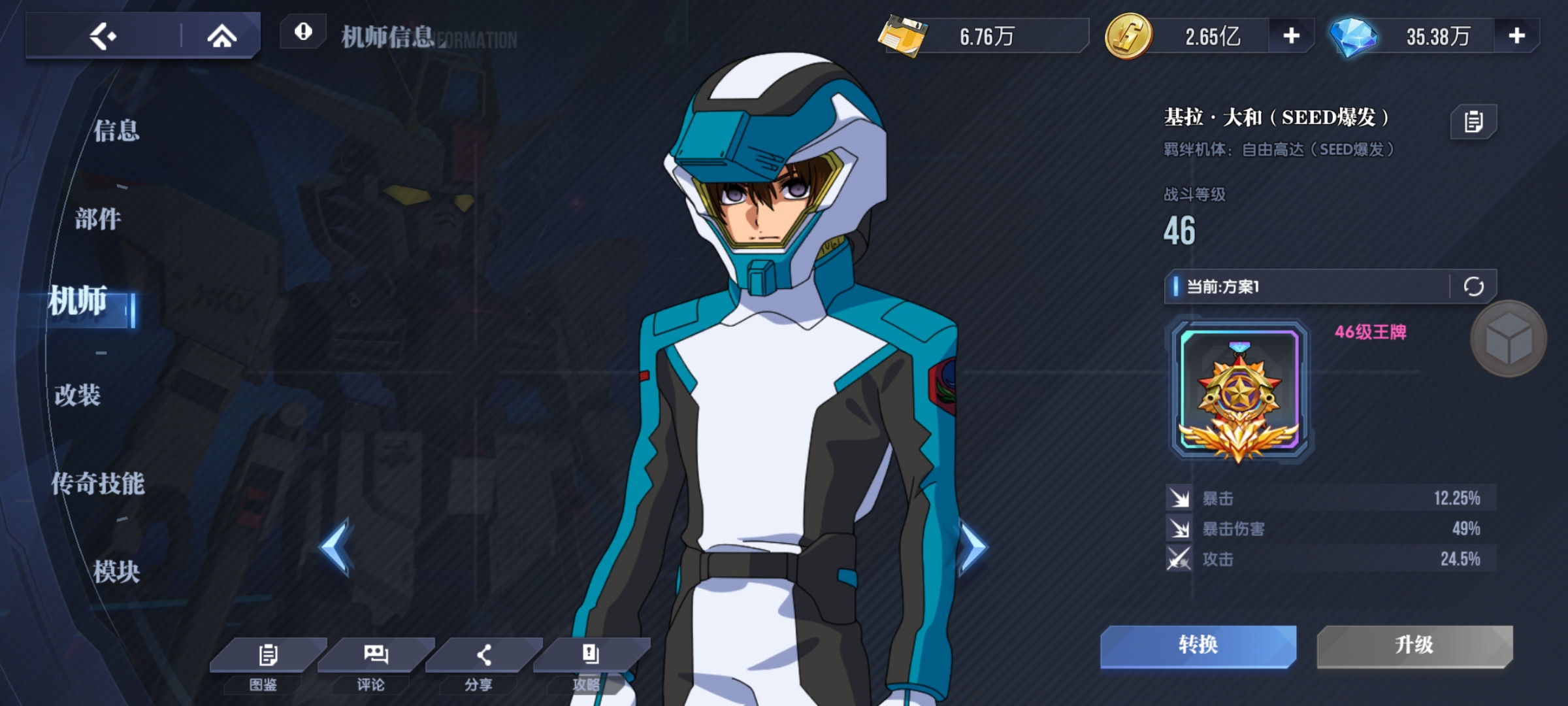Switch to the 信息 tab

[116, 131]
